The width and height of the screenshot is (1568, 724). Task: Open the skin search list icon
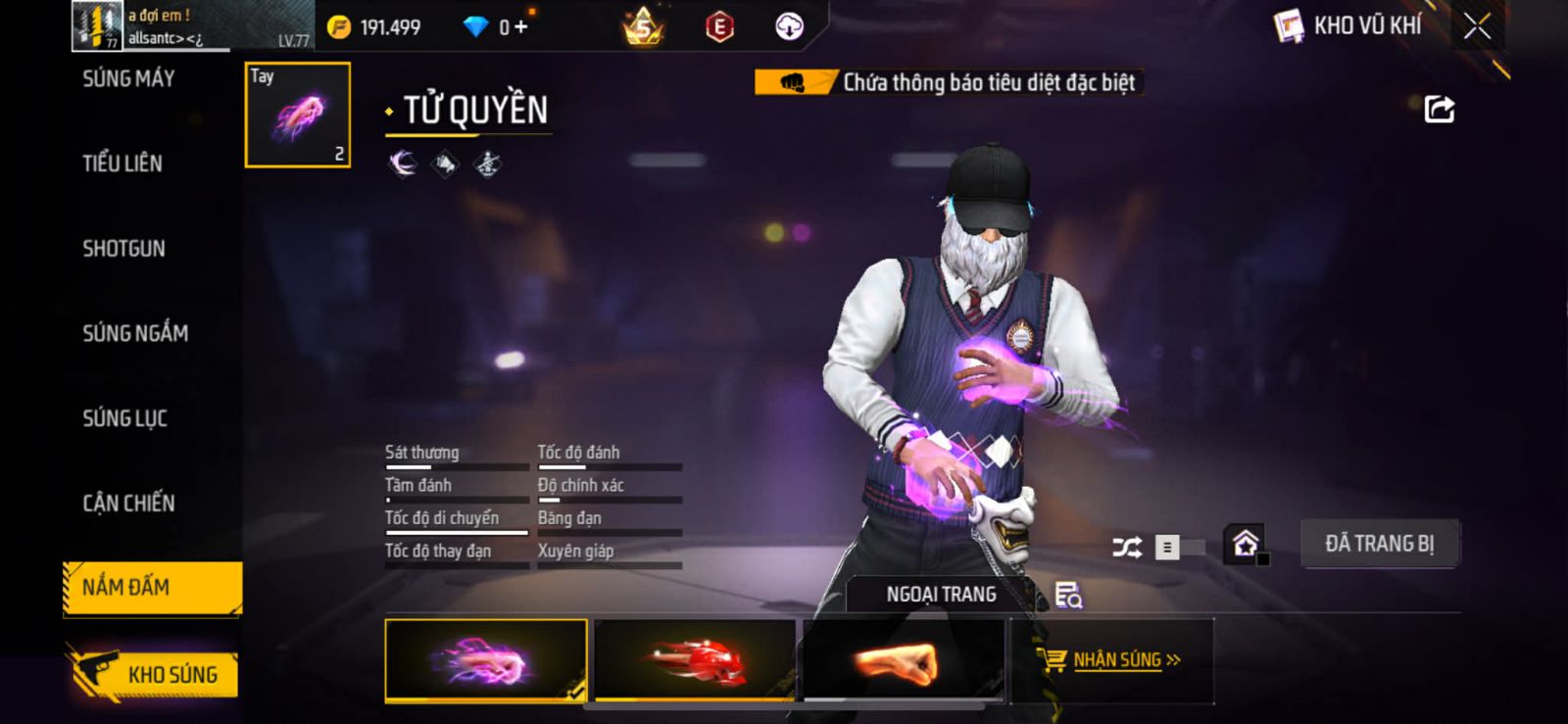[1068, 595]
